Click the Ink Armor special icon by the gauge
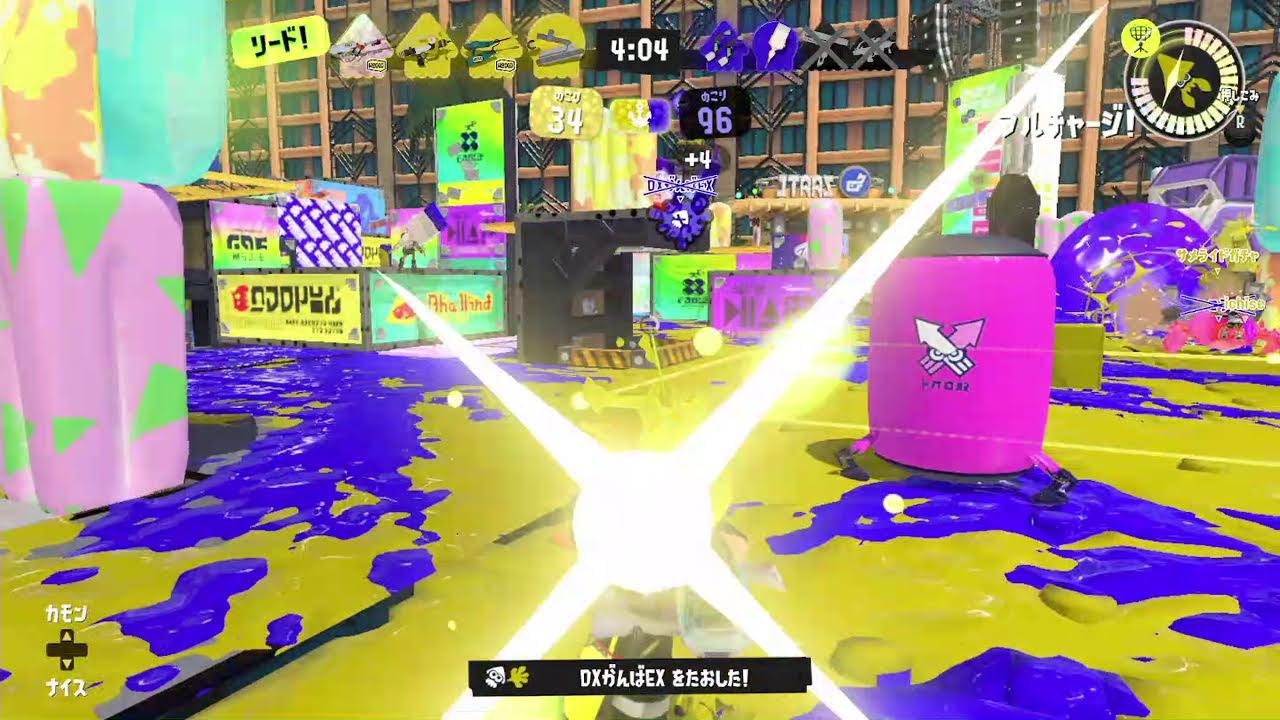Image resolution: width=1280 pixels, height=720 pixels. coord(1140,39)
